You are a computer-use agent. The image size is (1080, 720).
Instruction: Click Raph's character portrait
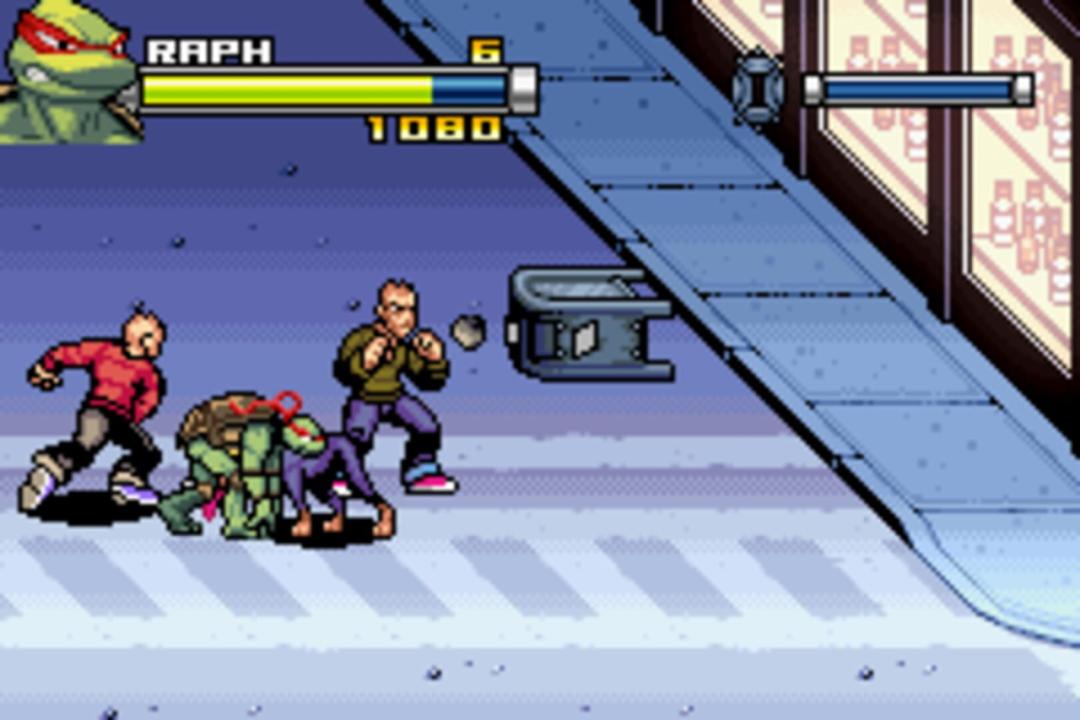(68, 72)
